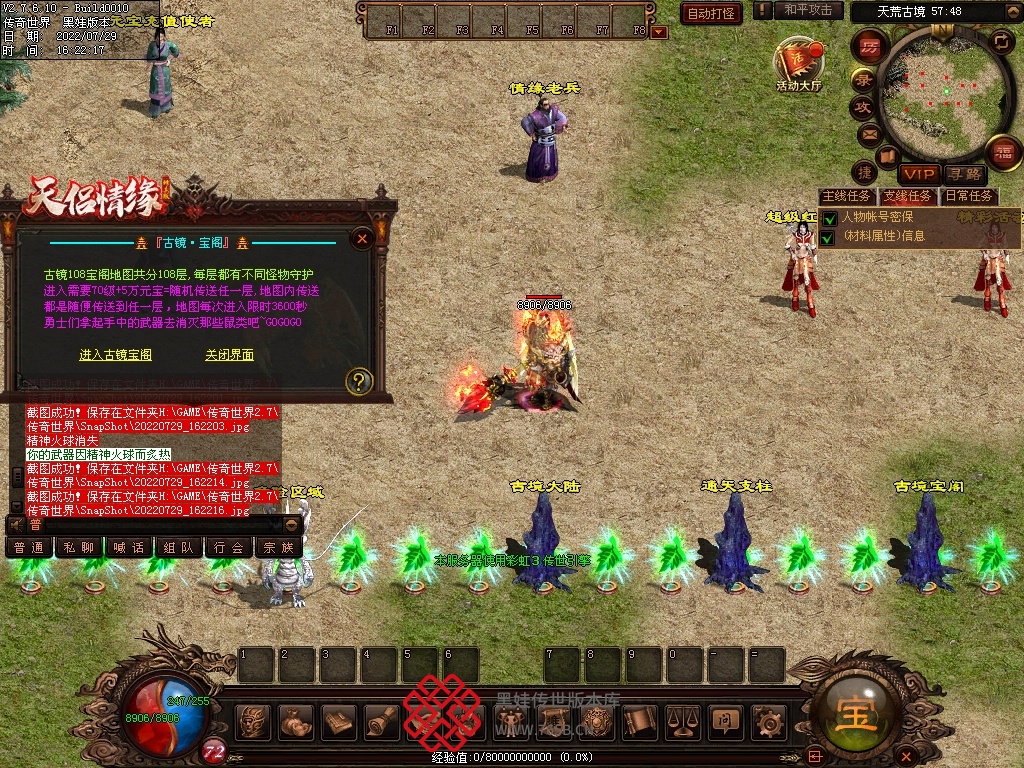This screenshot has width=1024, height=768.
Task: Switch attack mode via 和平攻击 button
Action: [x=808, y=10]
